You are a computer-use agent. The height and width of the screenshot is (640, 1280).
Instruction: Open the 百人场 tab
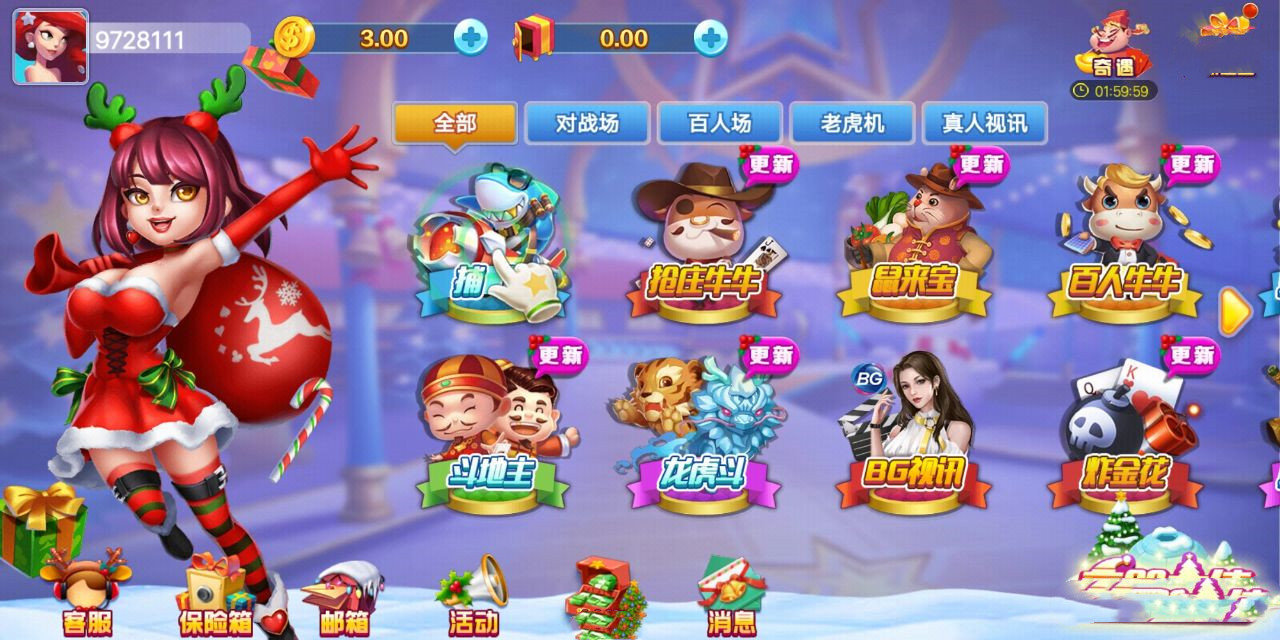pyautogui.click(x=720, y=124)
